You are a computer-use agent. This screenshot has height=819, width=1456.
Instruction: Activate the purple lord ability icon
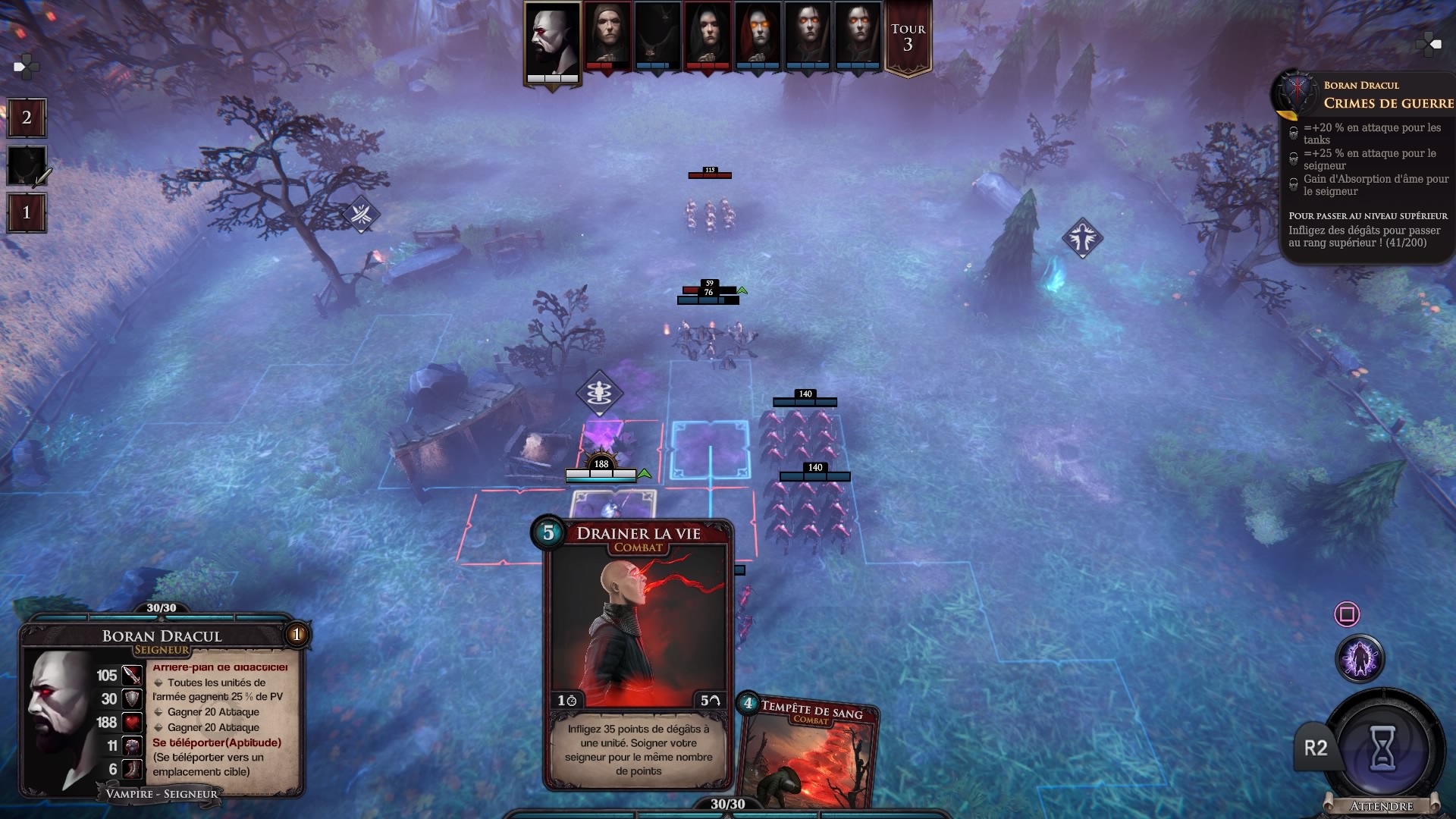[x=1360, y=658]
